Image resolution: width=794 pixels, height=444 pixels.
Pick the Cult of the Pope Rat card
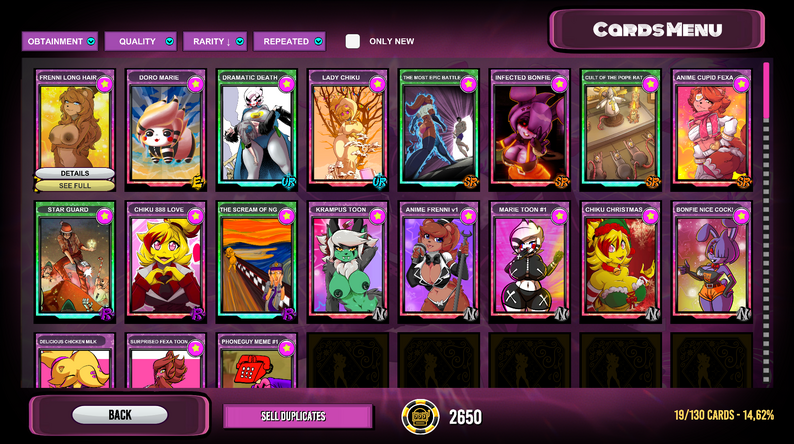[621, 130]
